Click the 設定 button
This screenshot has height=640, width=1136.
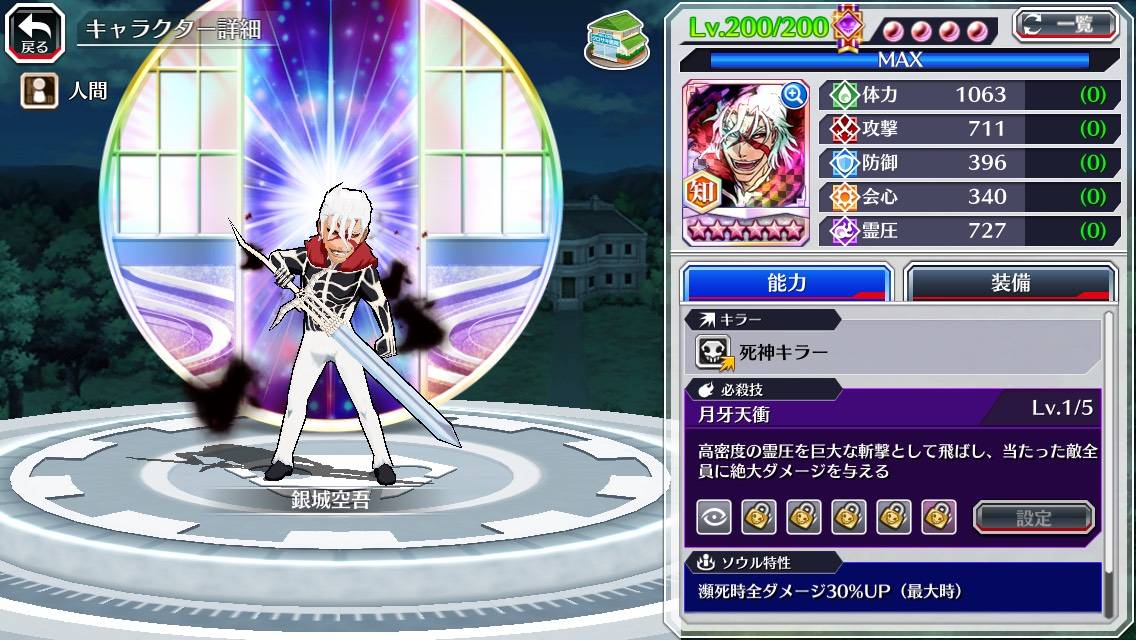coord(1034,517)
